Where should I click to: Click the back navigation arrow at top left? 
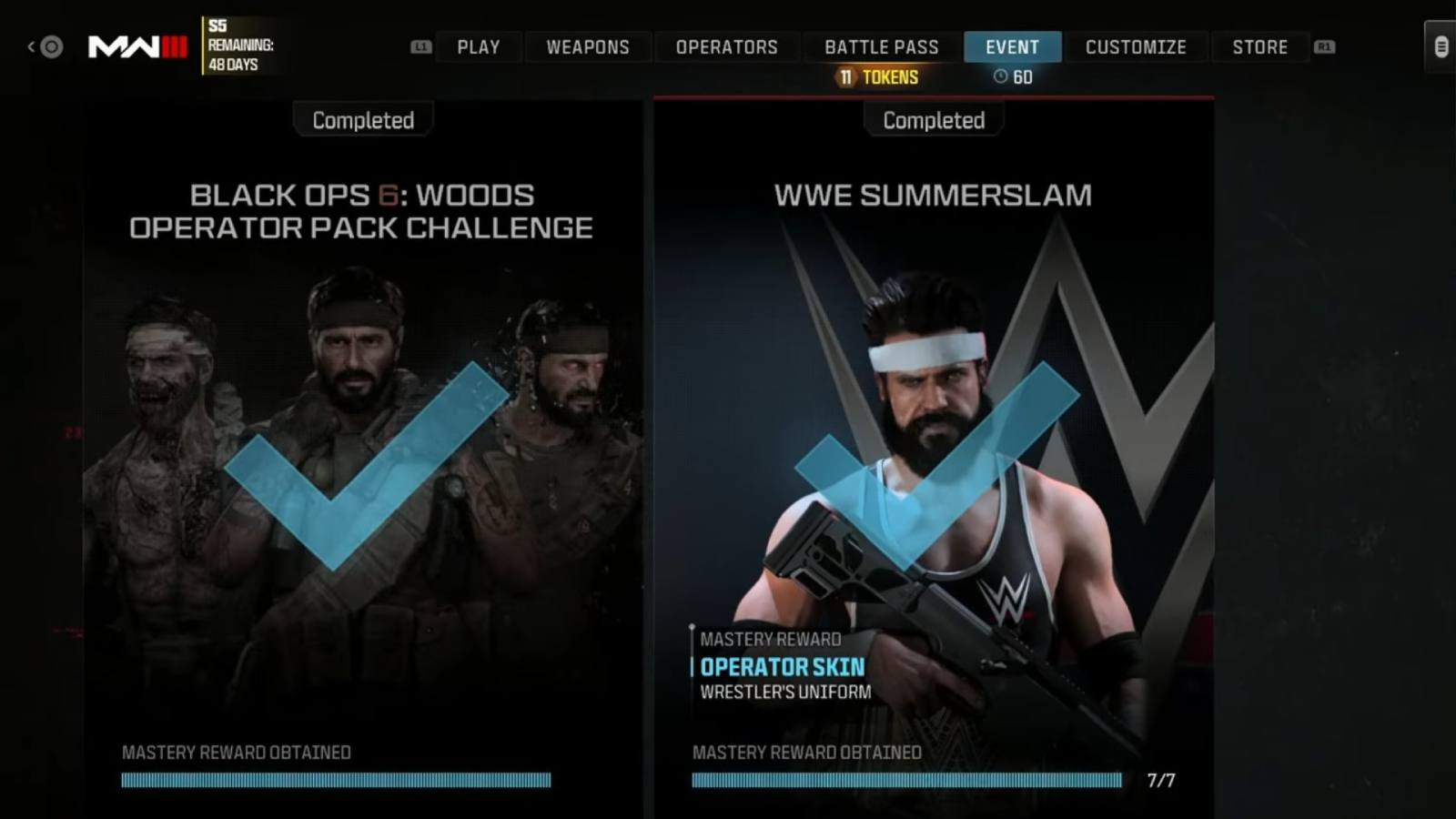pyautogui.click(x=31, y=45)
